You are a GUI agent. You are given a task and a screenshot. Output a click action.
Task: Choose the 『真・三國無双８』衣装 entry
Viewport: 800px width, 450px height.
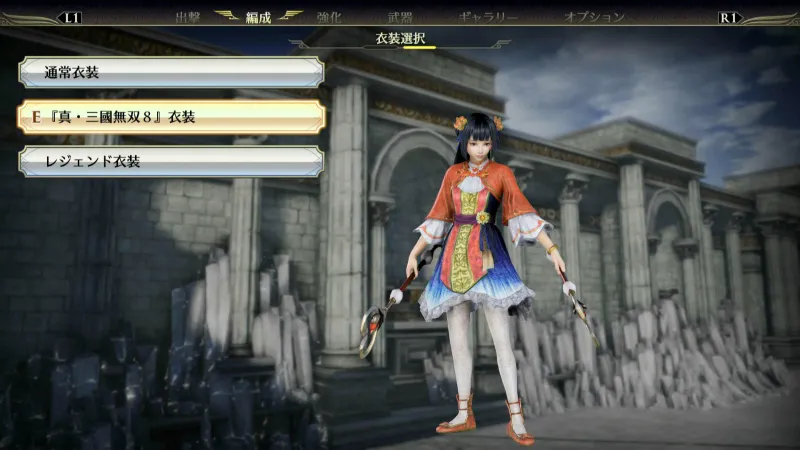coord(171,117)
